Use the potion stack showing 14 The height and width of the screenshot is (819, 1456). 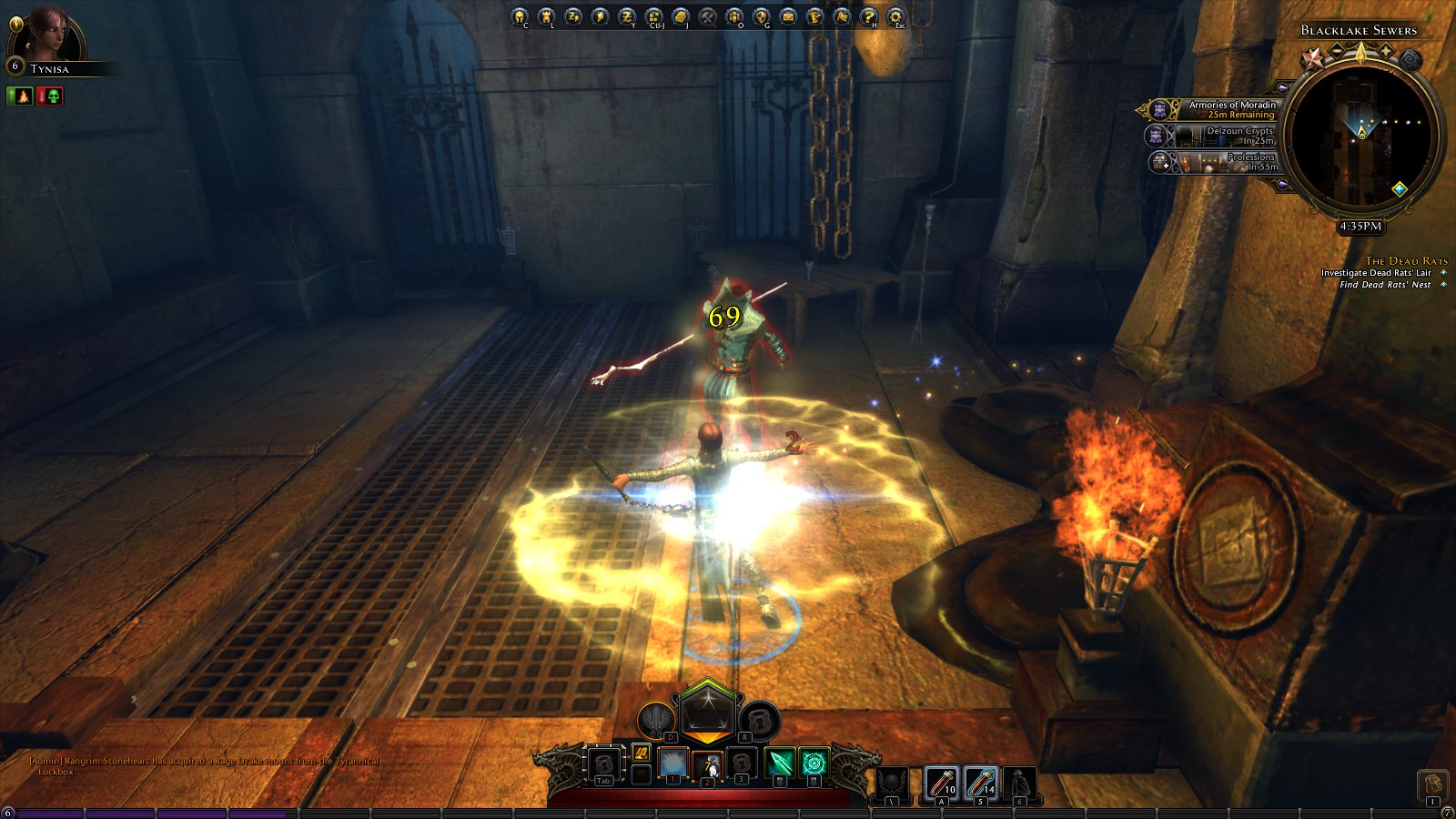[x=979, y=783]
